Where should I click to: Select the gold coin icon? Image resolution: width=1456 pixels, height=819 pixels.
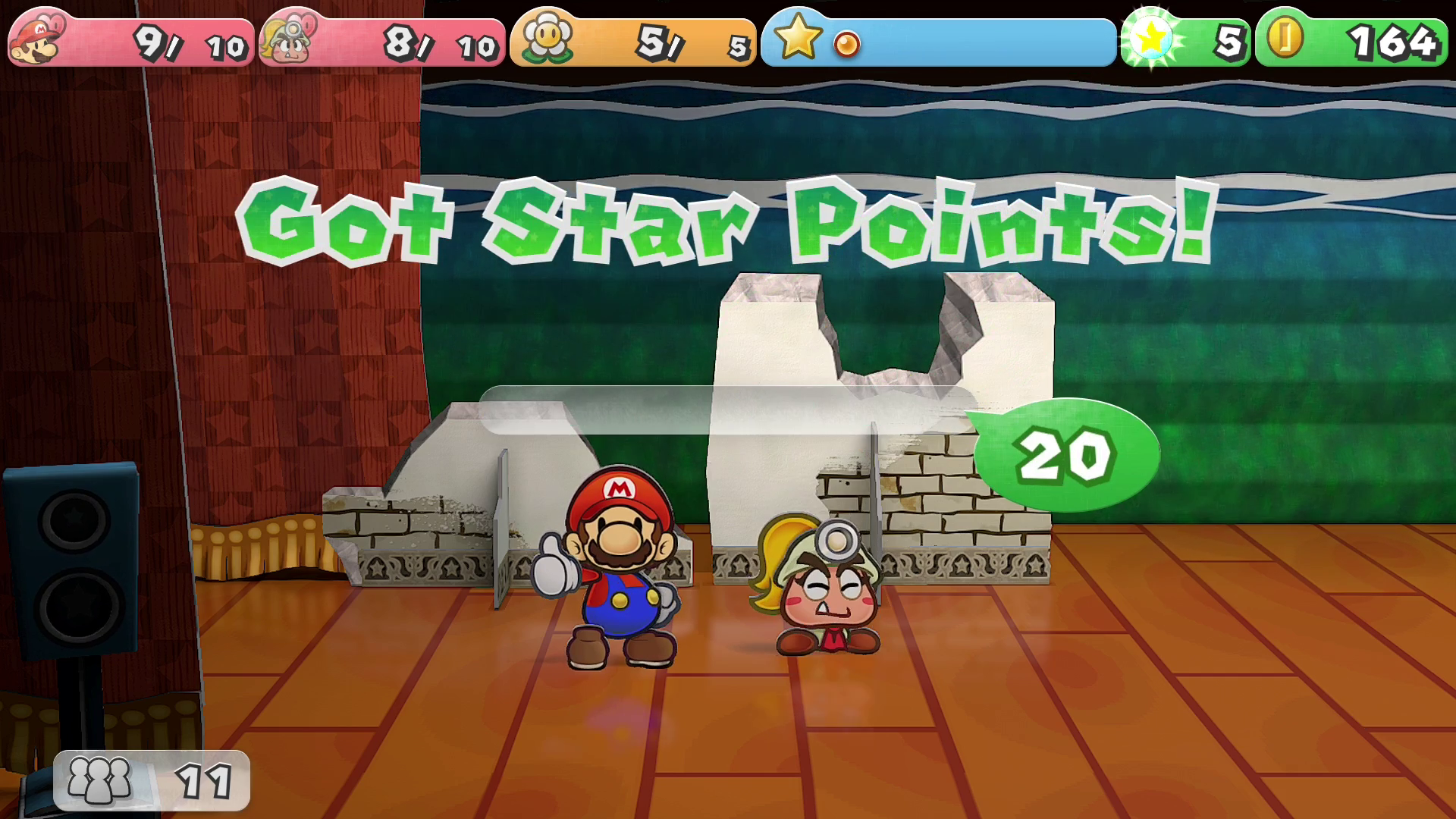coord(1286,38)
